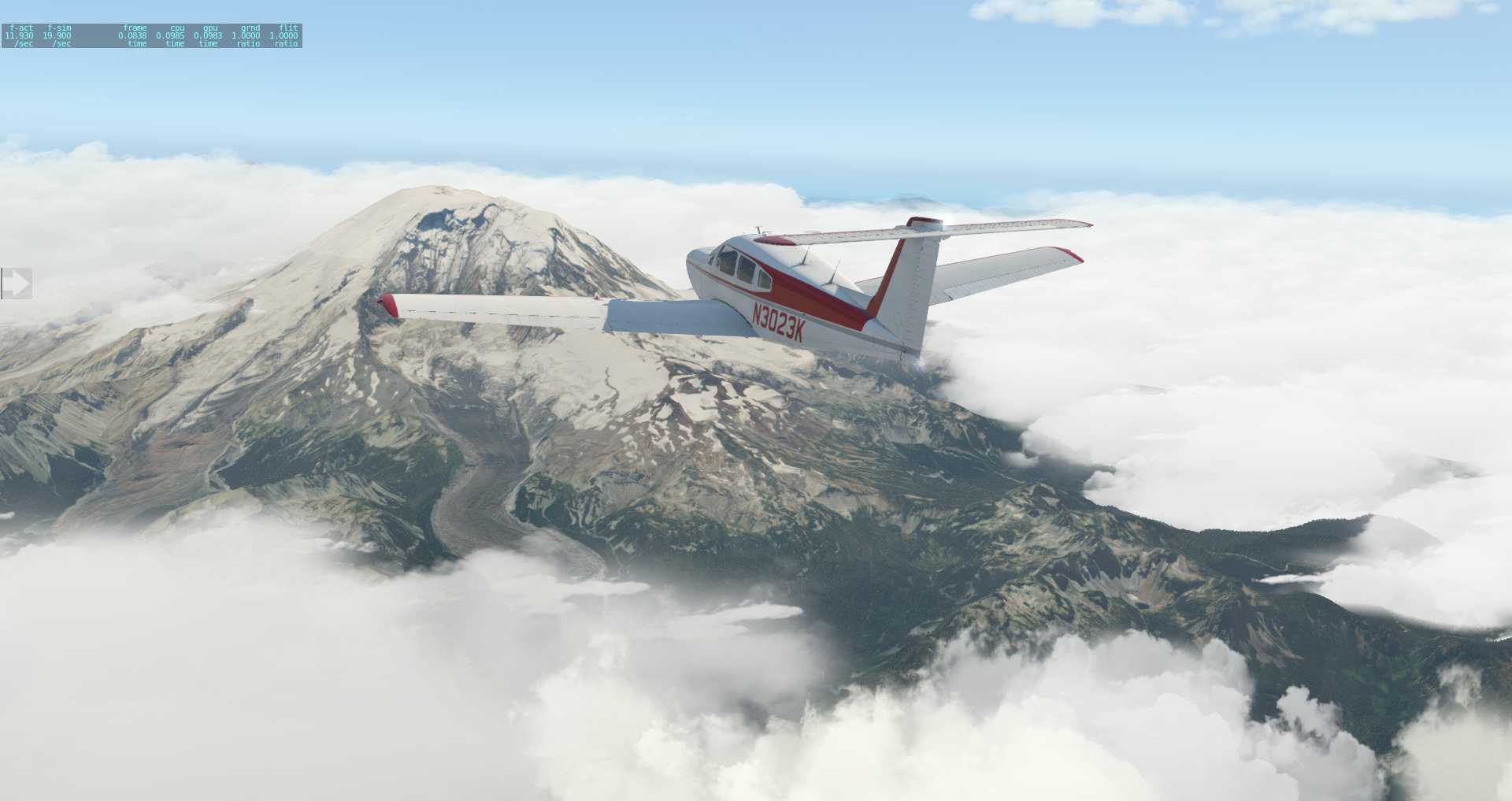This screenshot has width=1512, height=801.
Task: Expand the side panel arrow tab
Action: click(16, 283)
